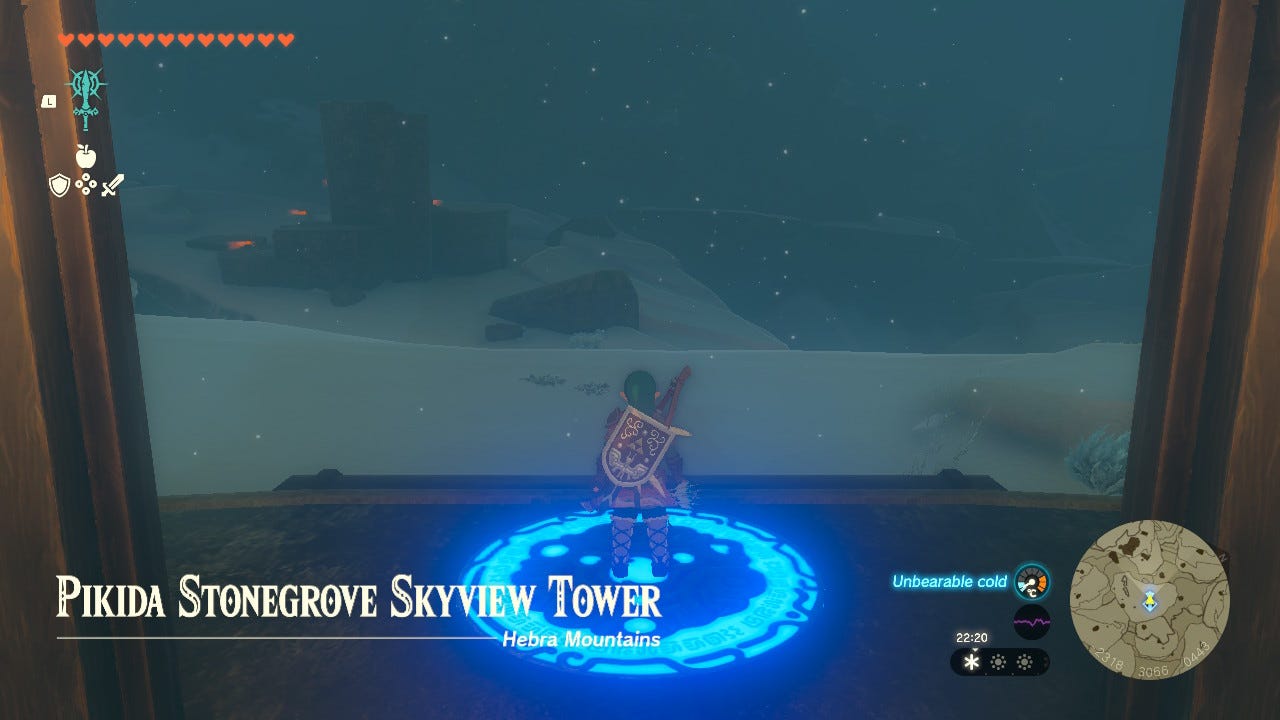Viewport: 1280px width, 720px height.
Task: Select the shield equipment icon
Action: click(x=60, y=183)
